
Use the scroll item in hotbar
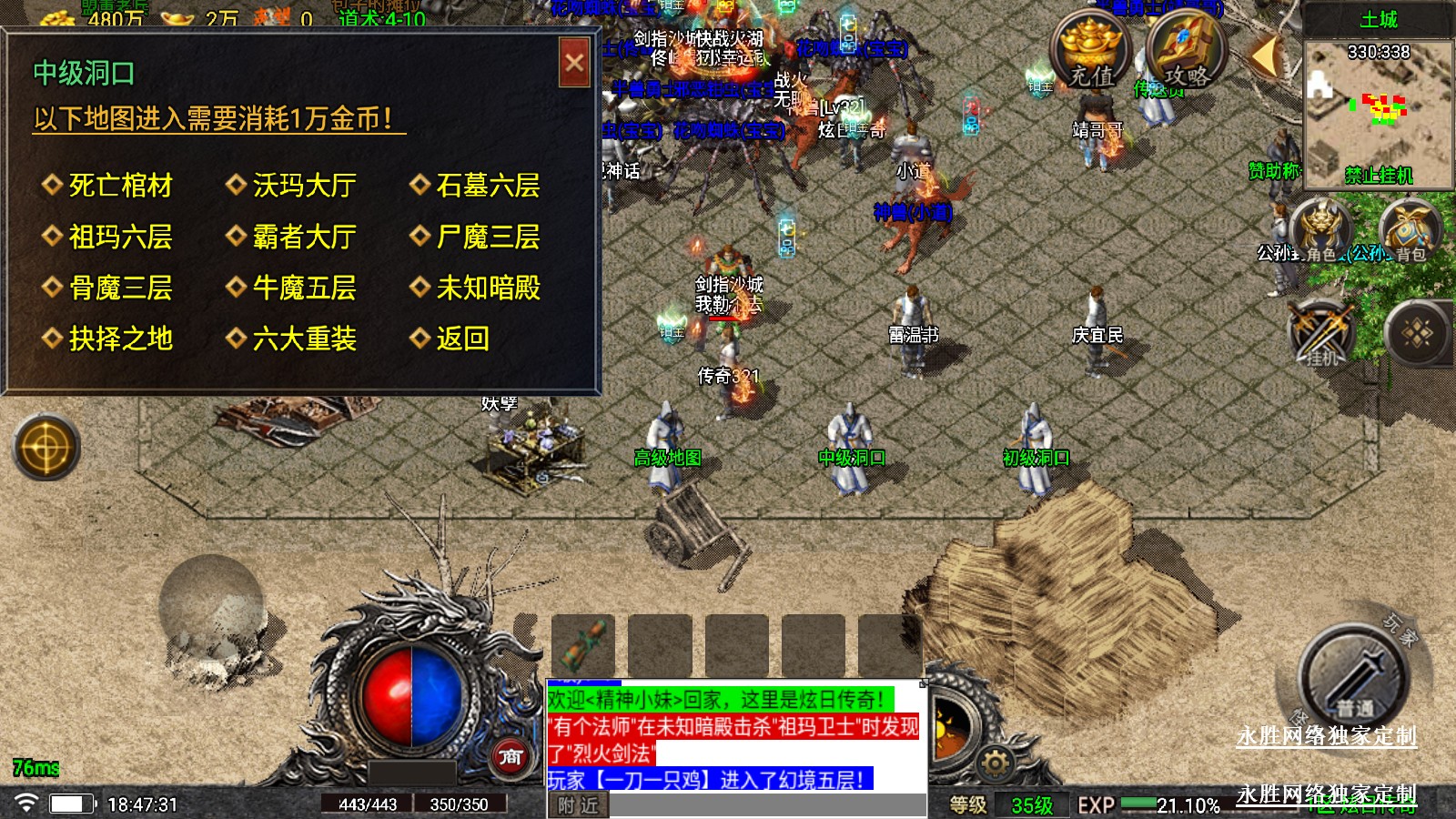pos(583,646)
